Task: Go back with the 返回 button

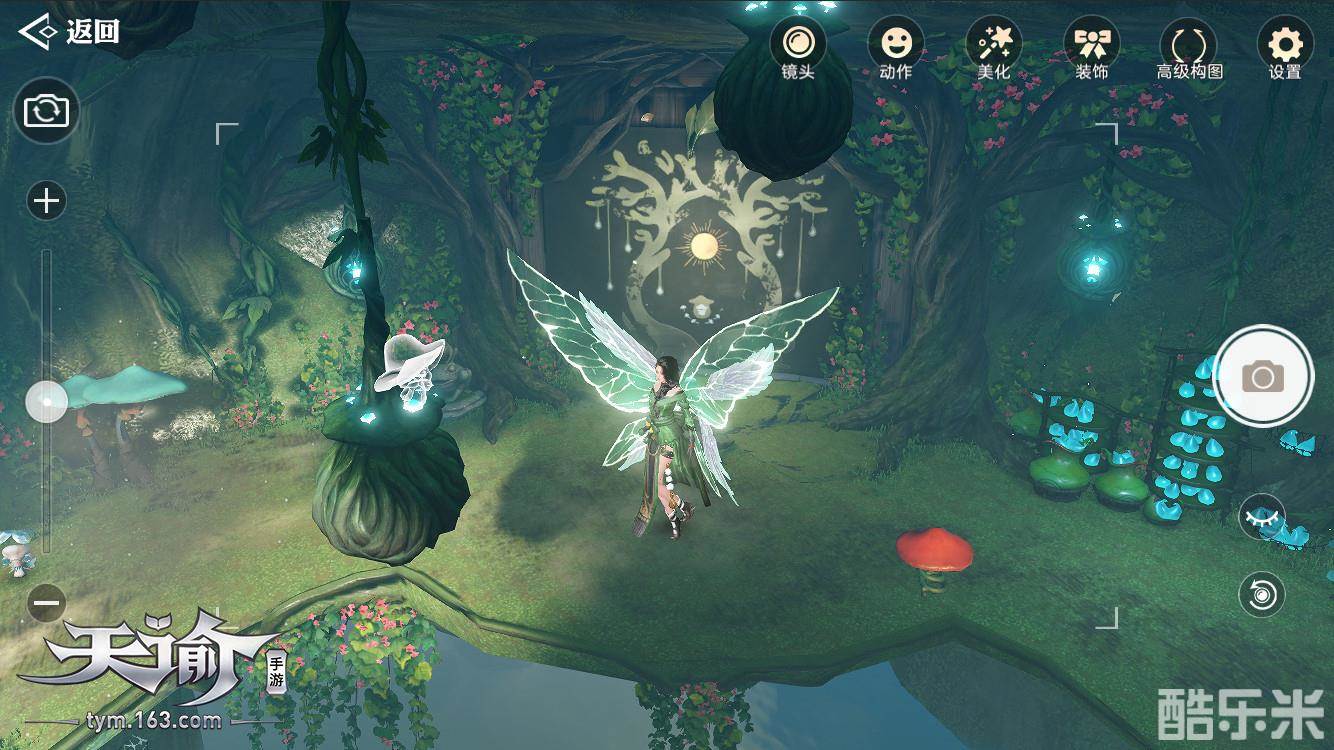Action: 70,31
